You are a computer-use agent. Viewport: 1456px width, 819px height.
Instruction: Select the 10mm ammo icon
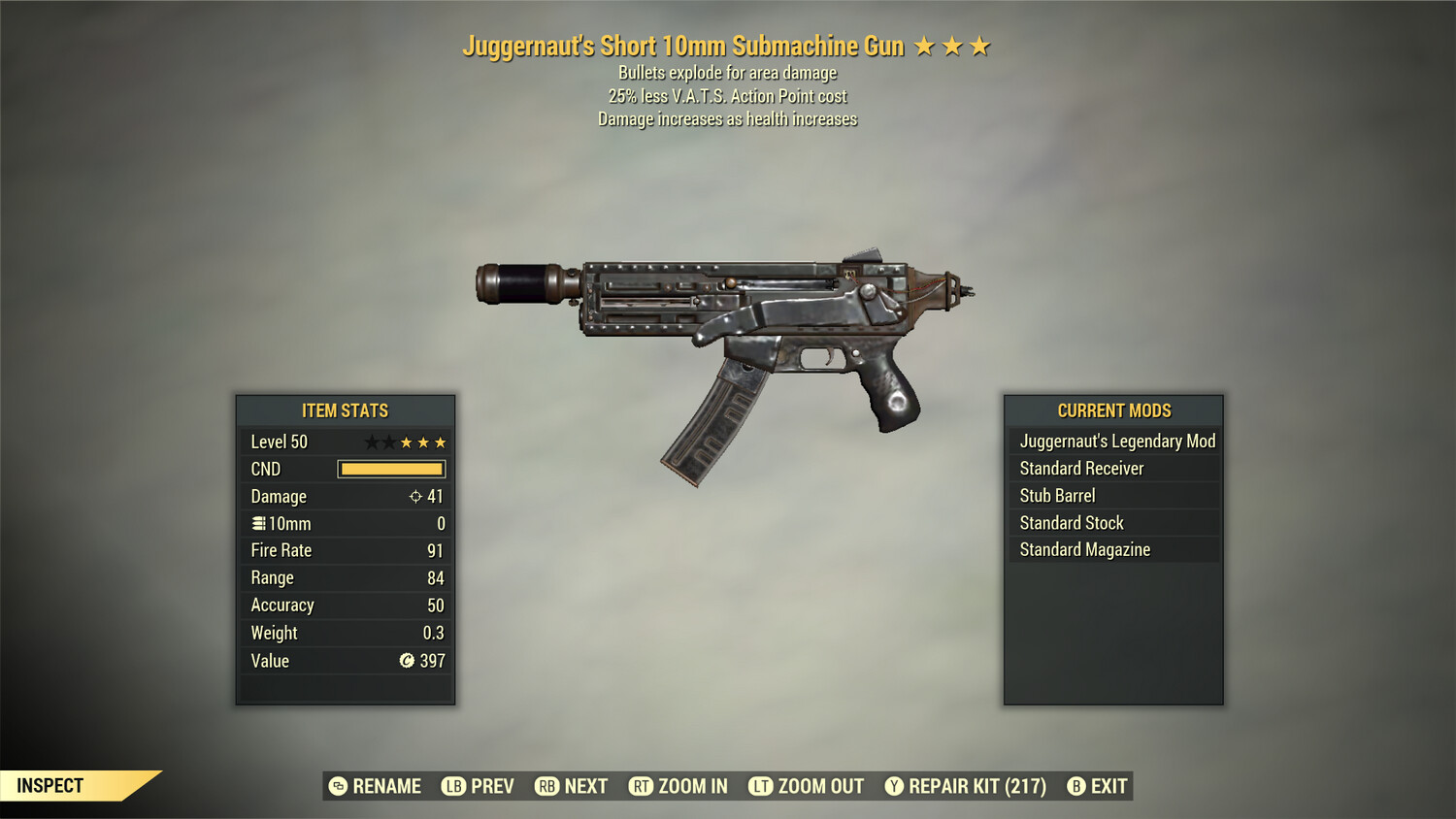click(x=257, y=523)
